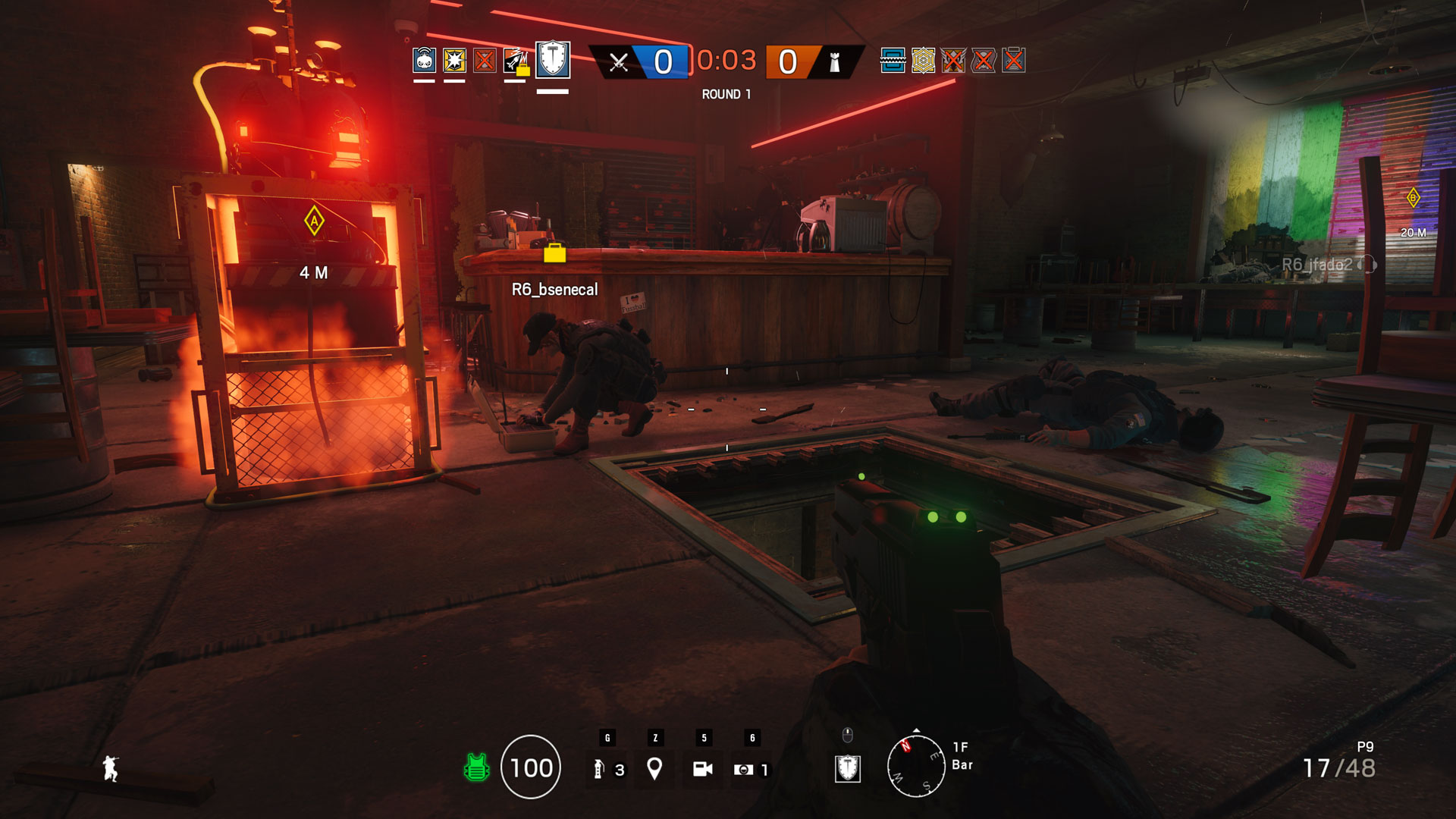Viewport: 1456px width, 819px height.
Task: Click the 100 health circle indicator
Action: pyautogui.click(x=533, y=768)
